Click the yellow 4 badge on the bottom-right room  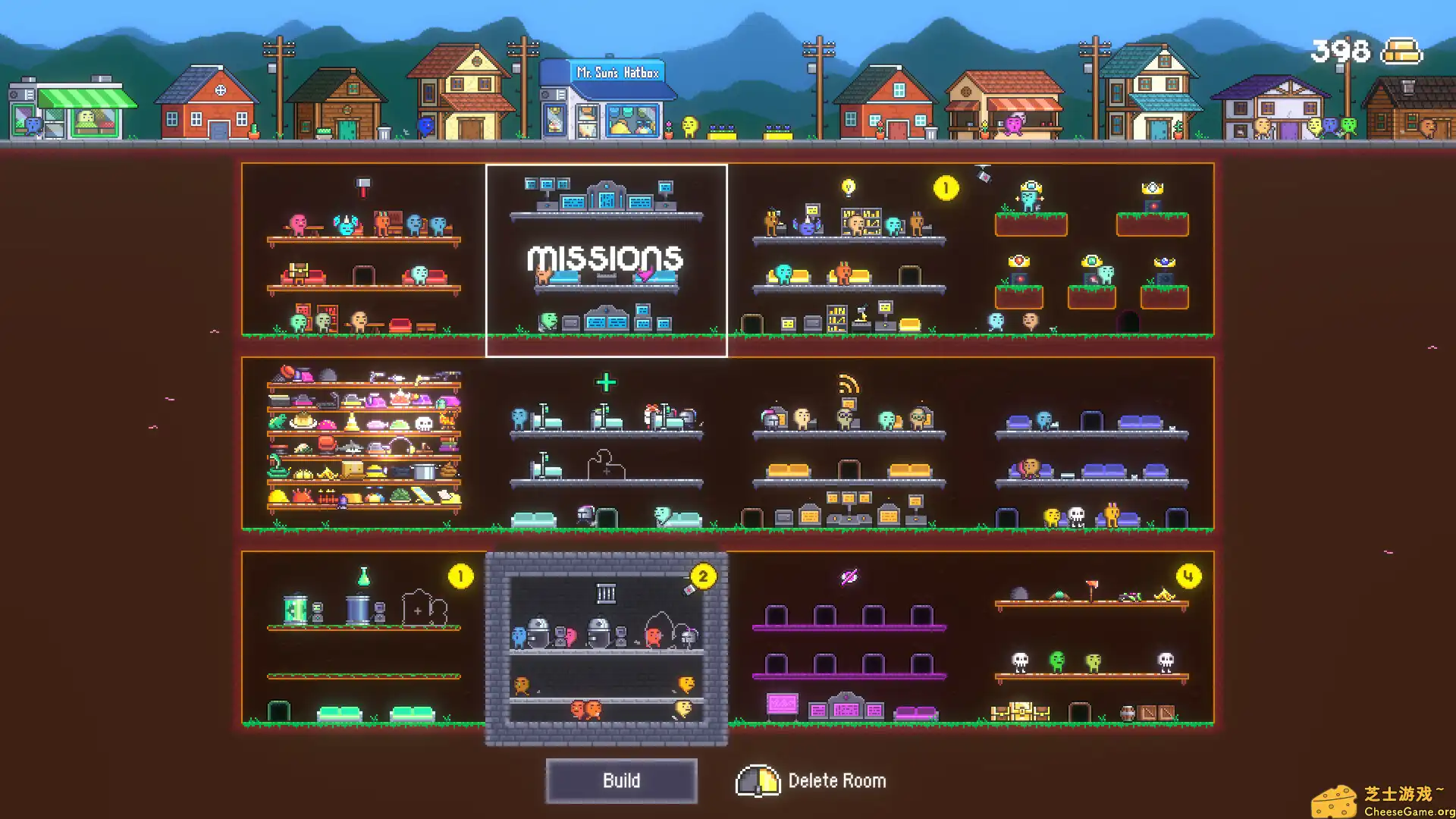click(x=1187, y=576)
